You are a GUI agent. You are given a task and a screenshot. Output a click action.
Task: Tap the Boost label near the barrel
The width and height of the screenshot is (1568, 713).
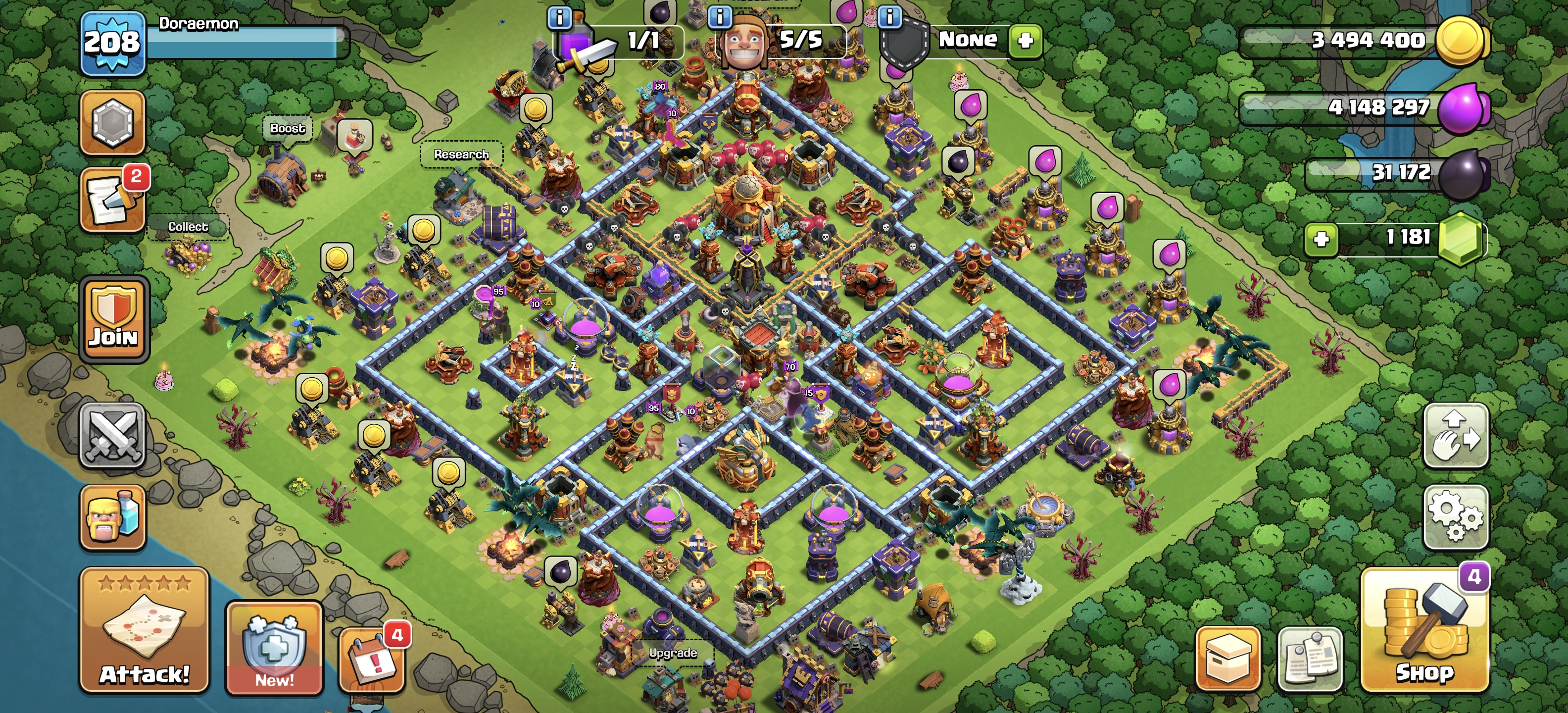[x=287, y=128]
